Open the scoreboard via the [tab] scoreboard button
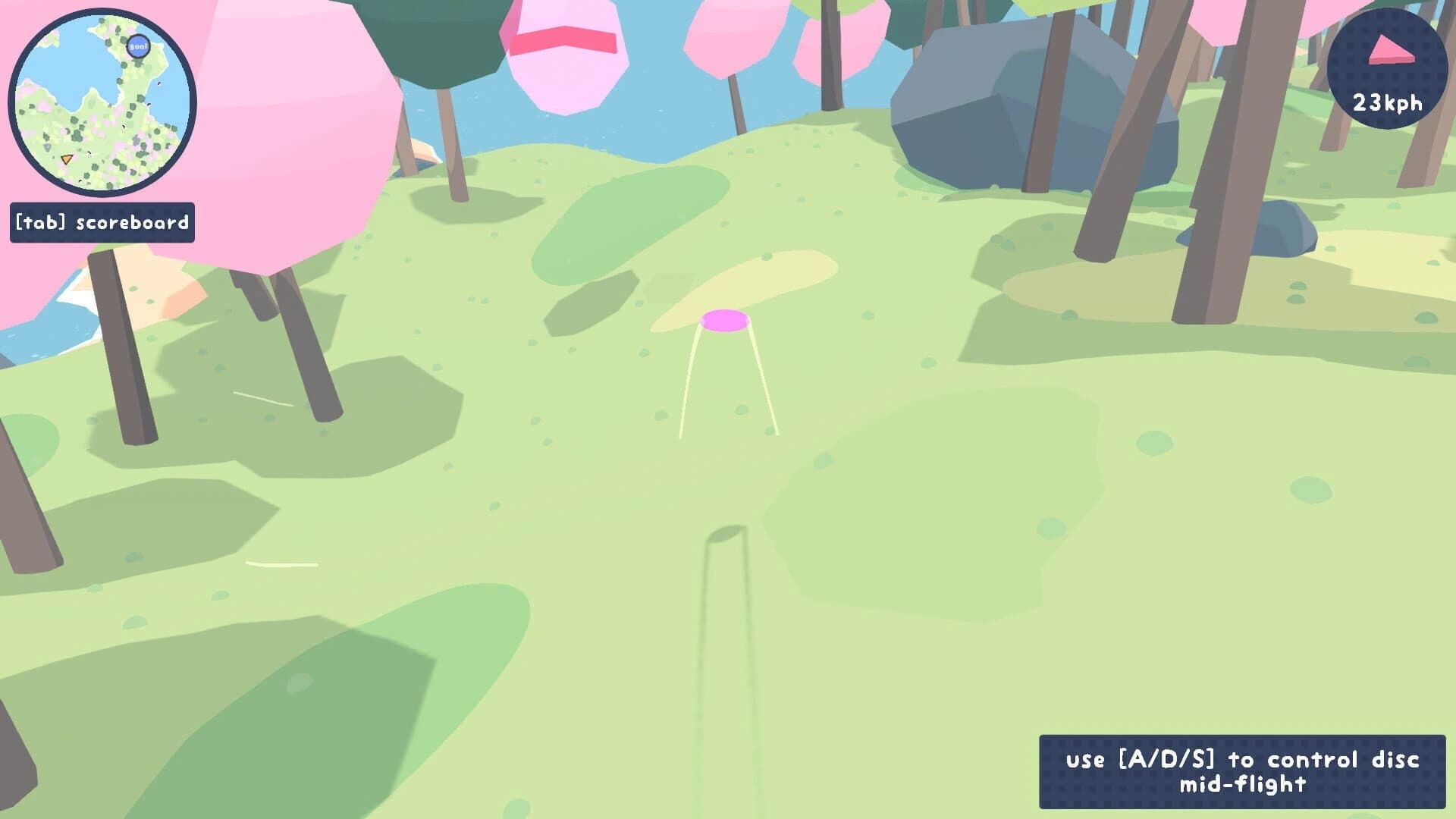 point(101,223)
